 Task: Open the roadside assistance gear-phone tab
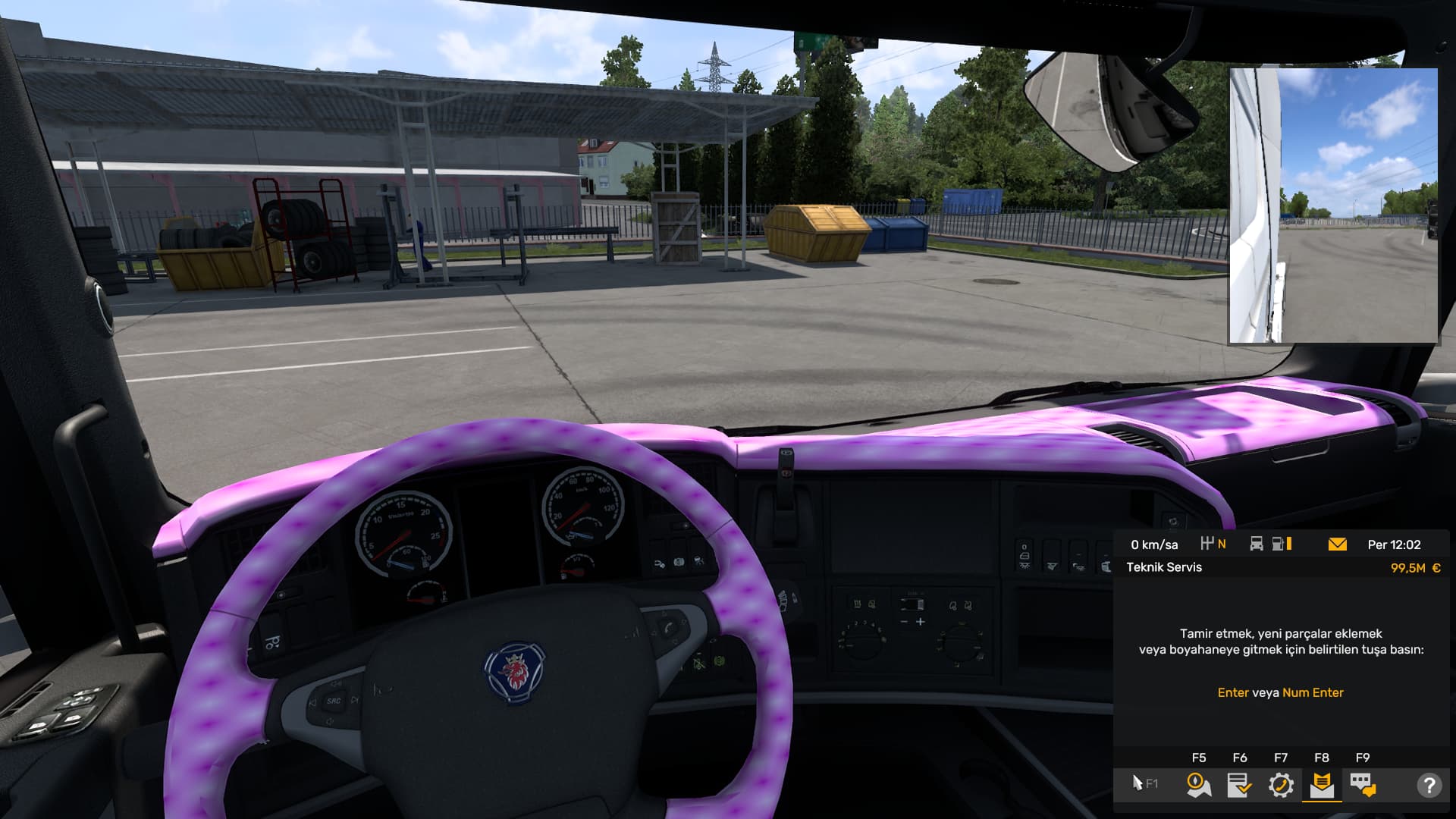point(1281,785)
